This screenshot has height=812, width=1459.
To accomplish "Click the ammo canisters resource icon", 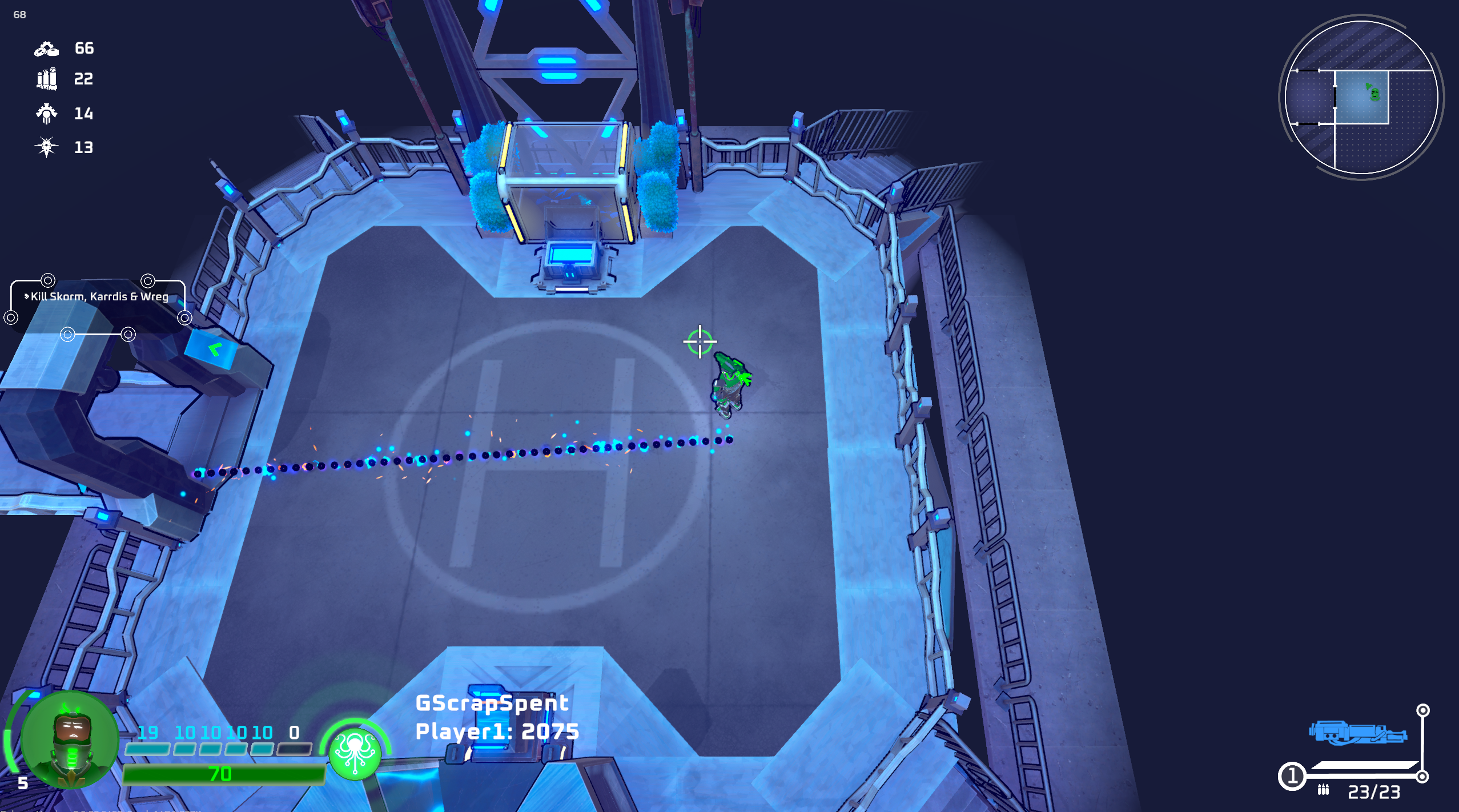I will [x=47, y=79].
